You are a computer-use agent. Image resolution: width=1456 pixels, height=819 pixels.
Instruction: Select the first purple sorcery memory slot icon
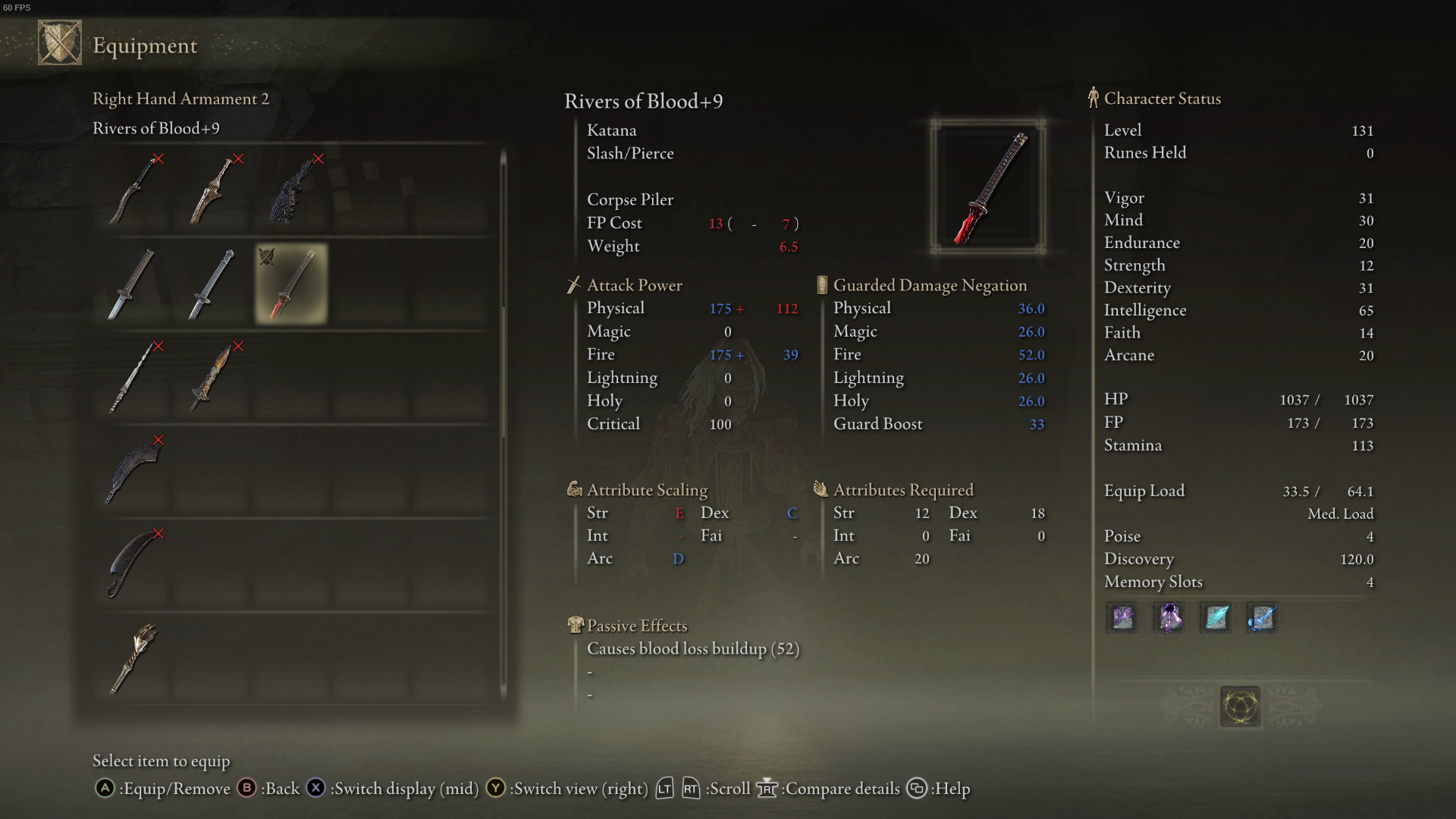pyautogui.click(x=1122, y=618)
